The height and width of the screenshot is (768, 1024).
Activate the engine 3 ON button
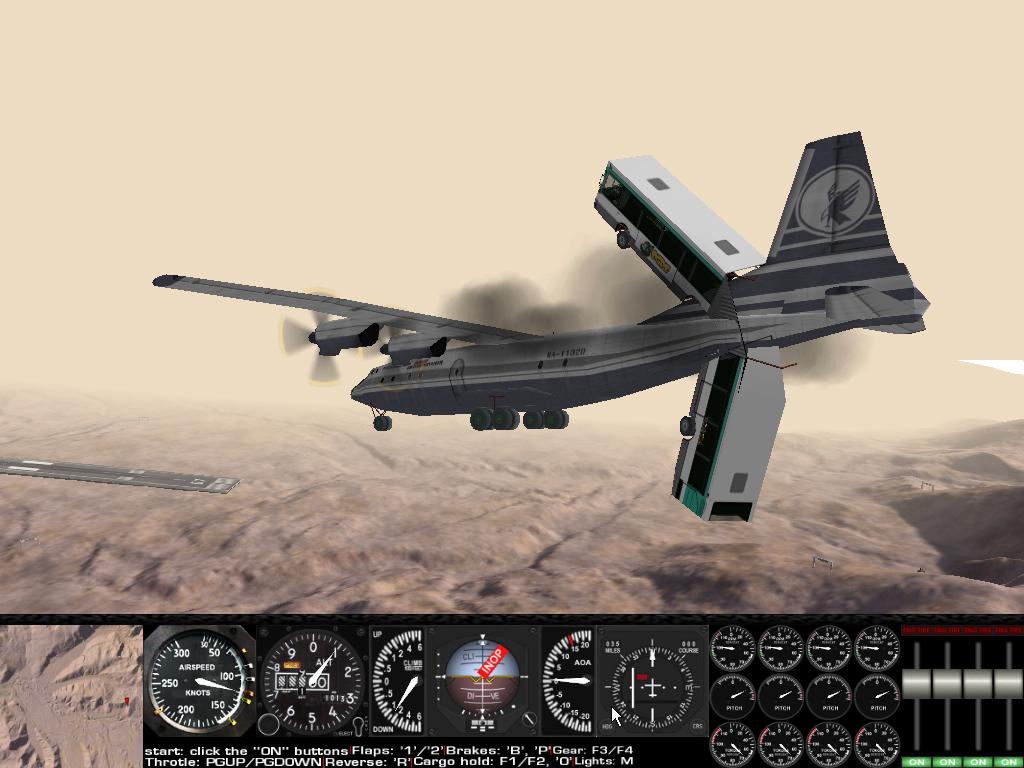978,762
